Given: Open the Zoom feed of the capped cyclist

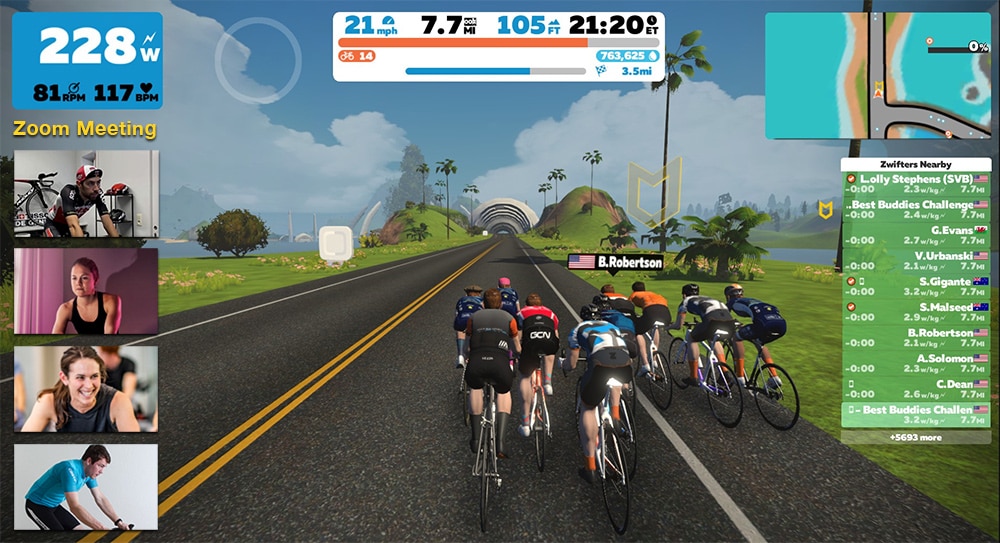Looking at the screenshot, I should click(86, 194).
